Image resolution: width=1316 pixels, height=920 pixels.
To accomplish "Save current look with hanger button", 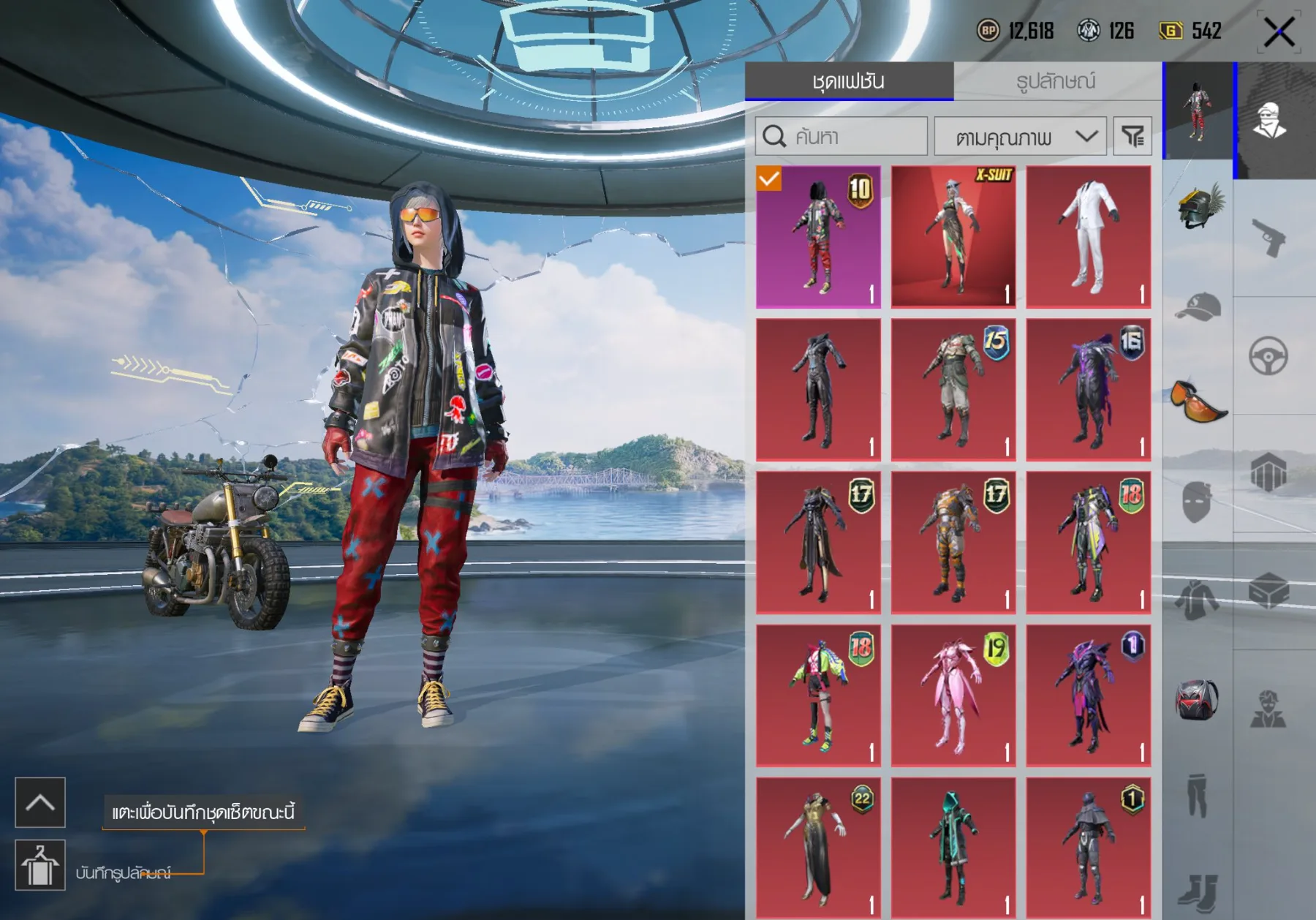I will point(40,865).
